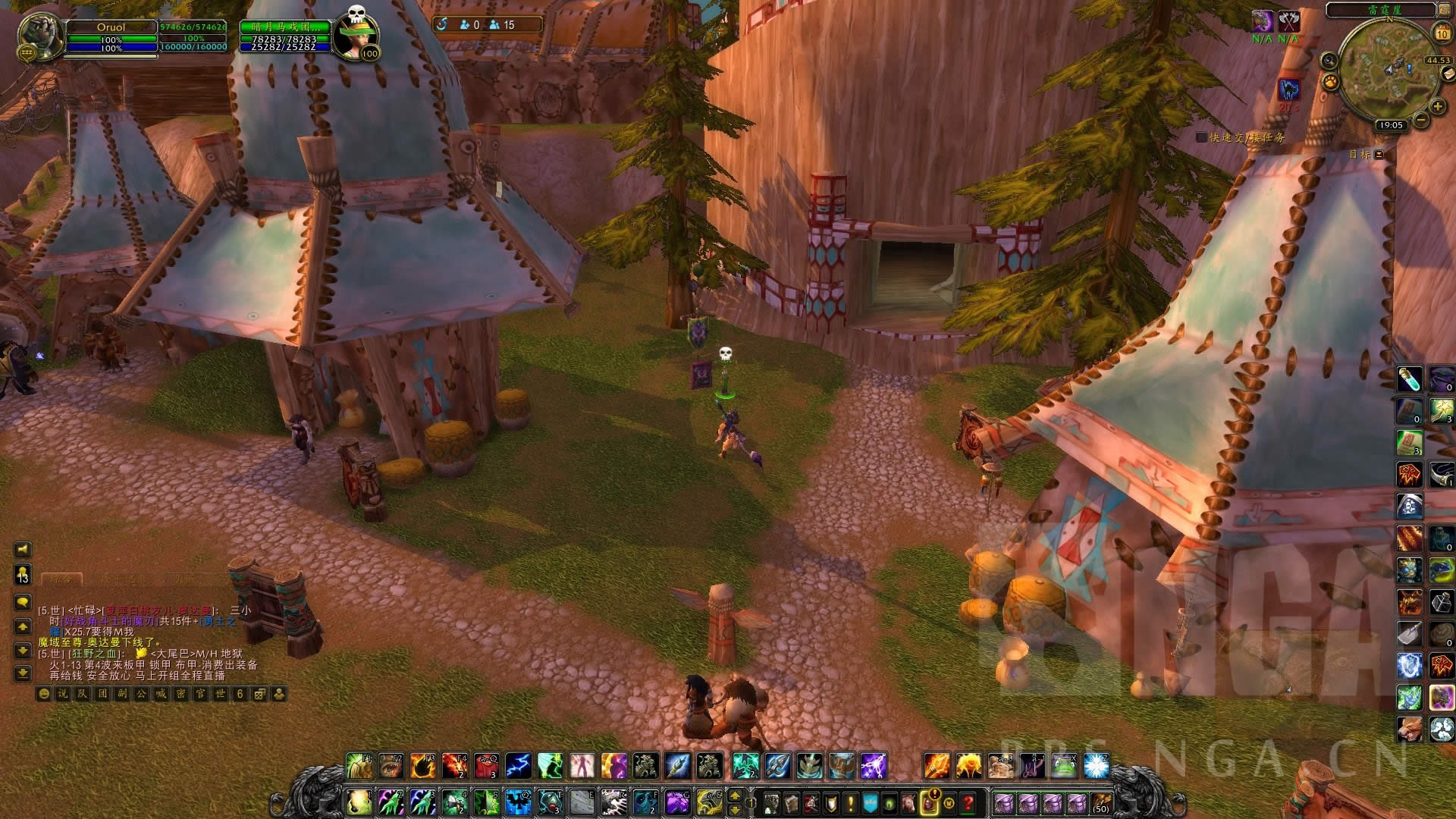The width and height of the screenshot is (1456, 819).
Task: Open the backpack slot showing 50
Action: click(x=1100, y=802)
